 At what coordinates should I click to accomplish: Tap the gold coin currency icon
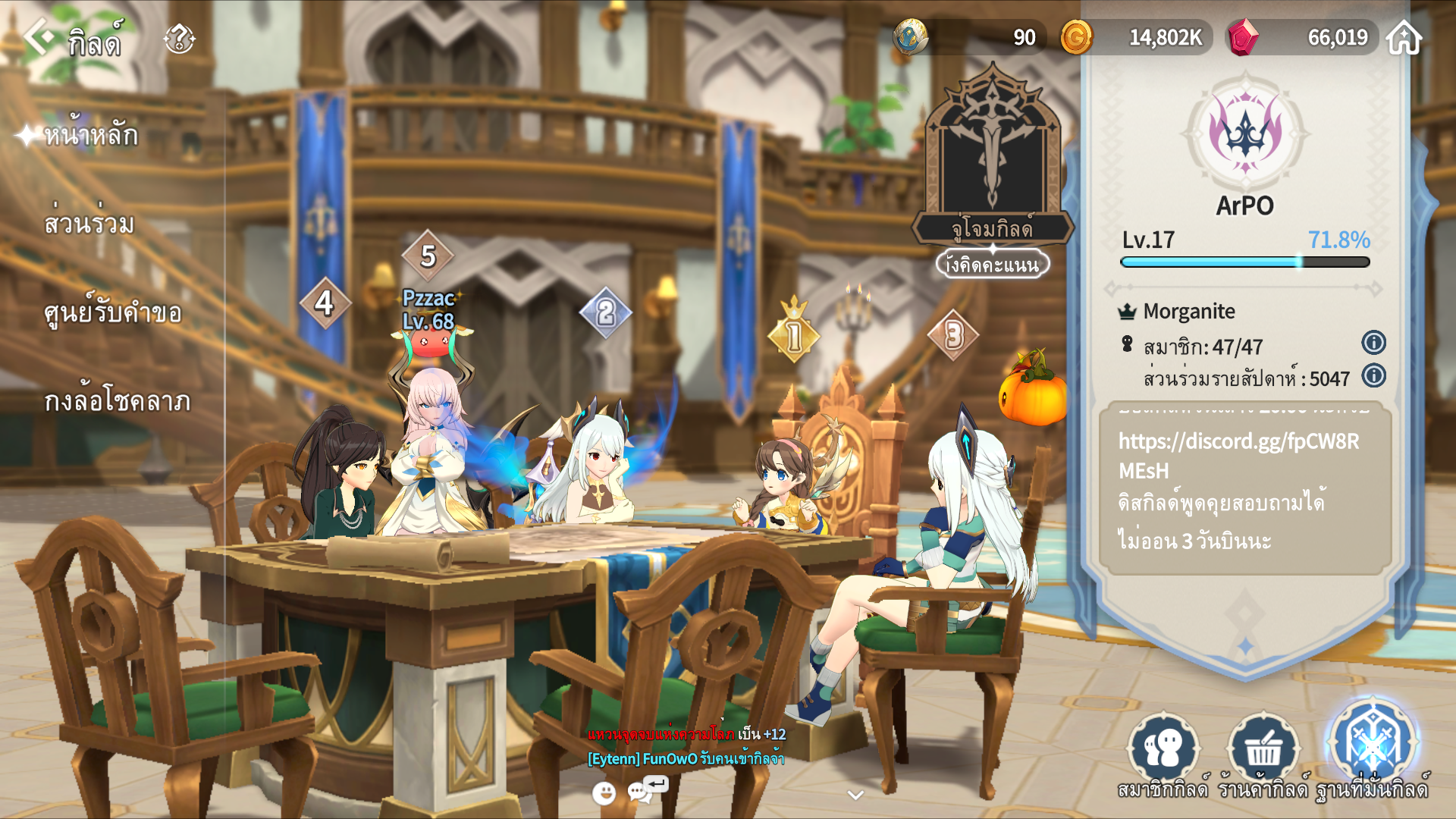pyautogui.click(x=1076, y=37)
